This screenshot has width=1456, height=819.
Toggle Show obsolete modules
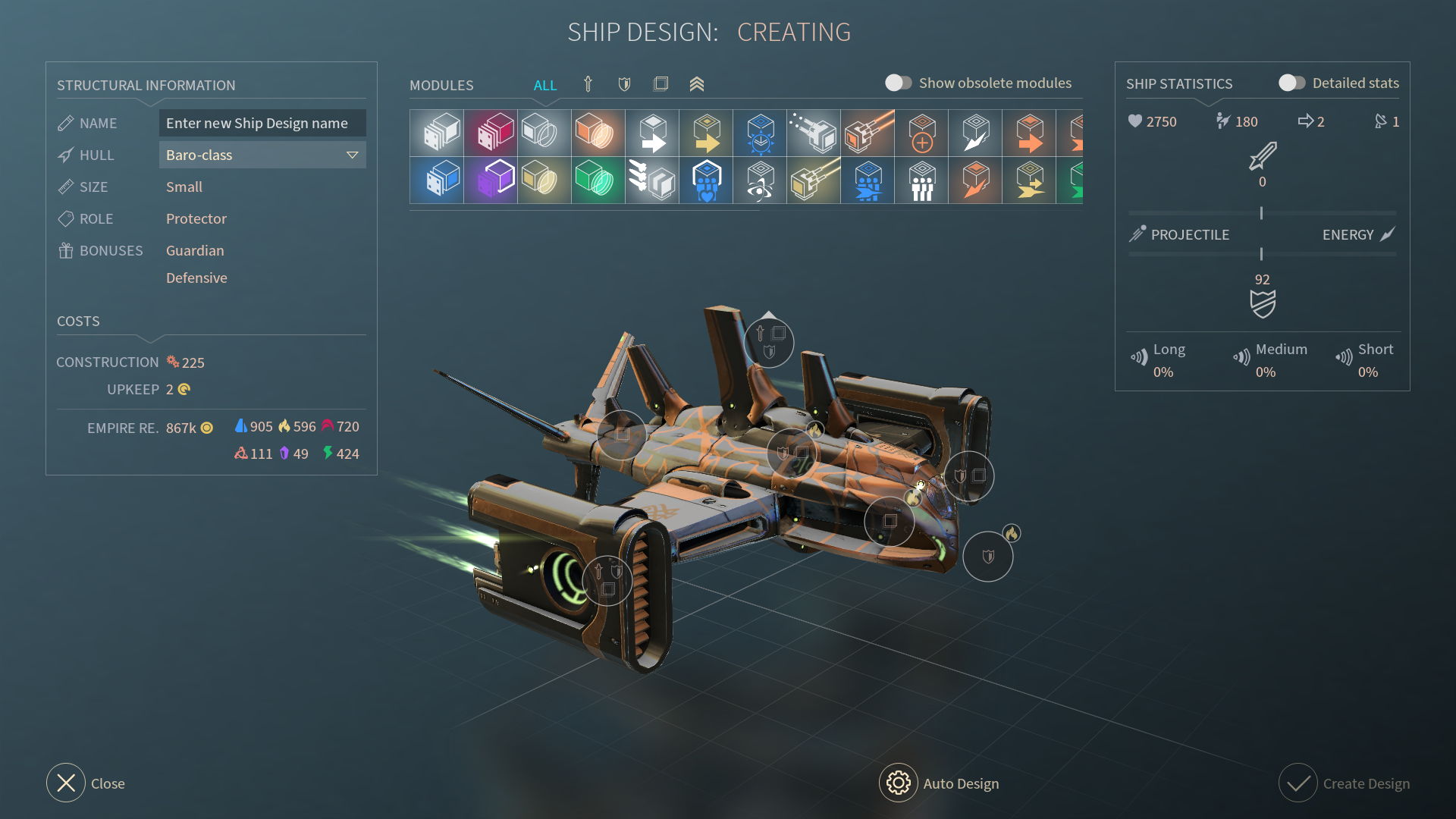click(899, 83)
